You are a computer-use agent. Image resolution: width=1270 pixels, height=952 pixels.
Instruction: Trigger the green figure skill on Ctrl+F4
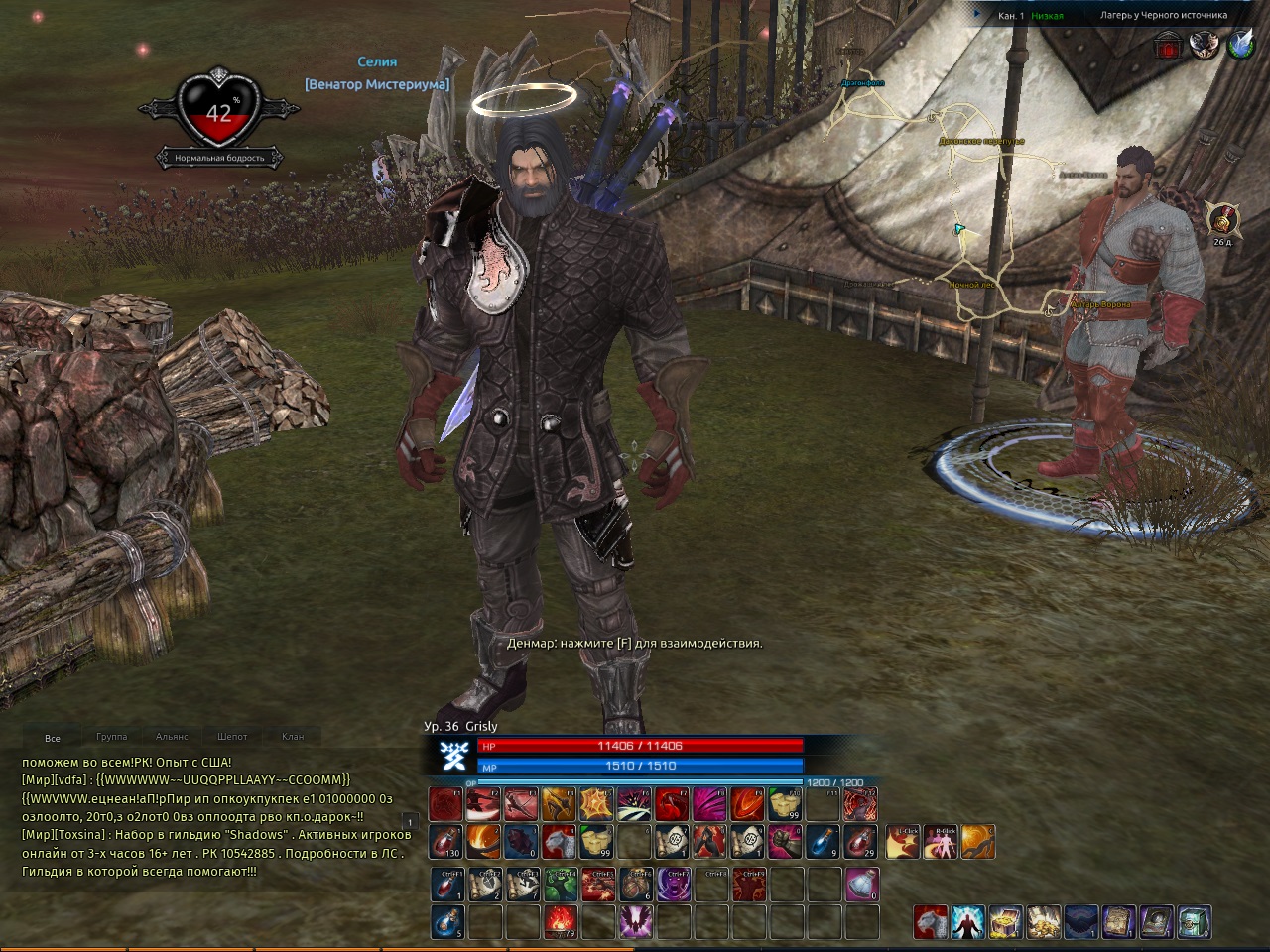pyautogui.click(x=559, y=885)
